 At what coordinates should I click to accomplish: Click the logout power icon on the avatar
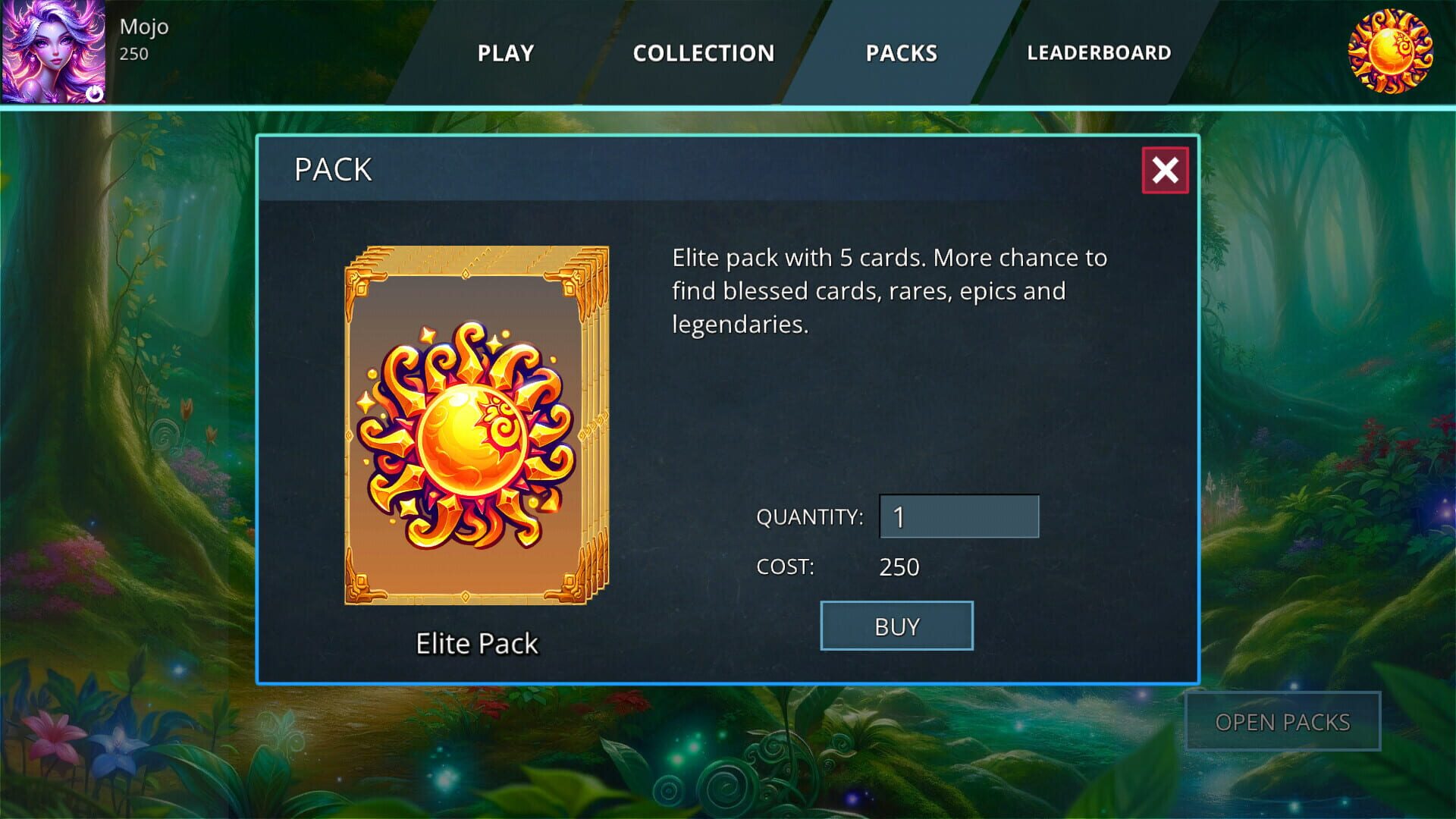coord(95,93)
